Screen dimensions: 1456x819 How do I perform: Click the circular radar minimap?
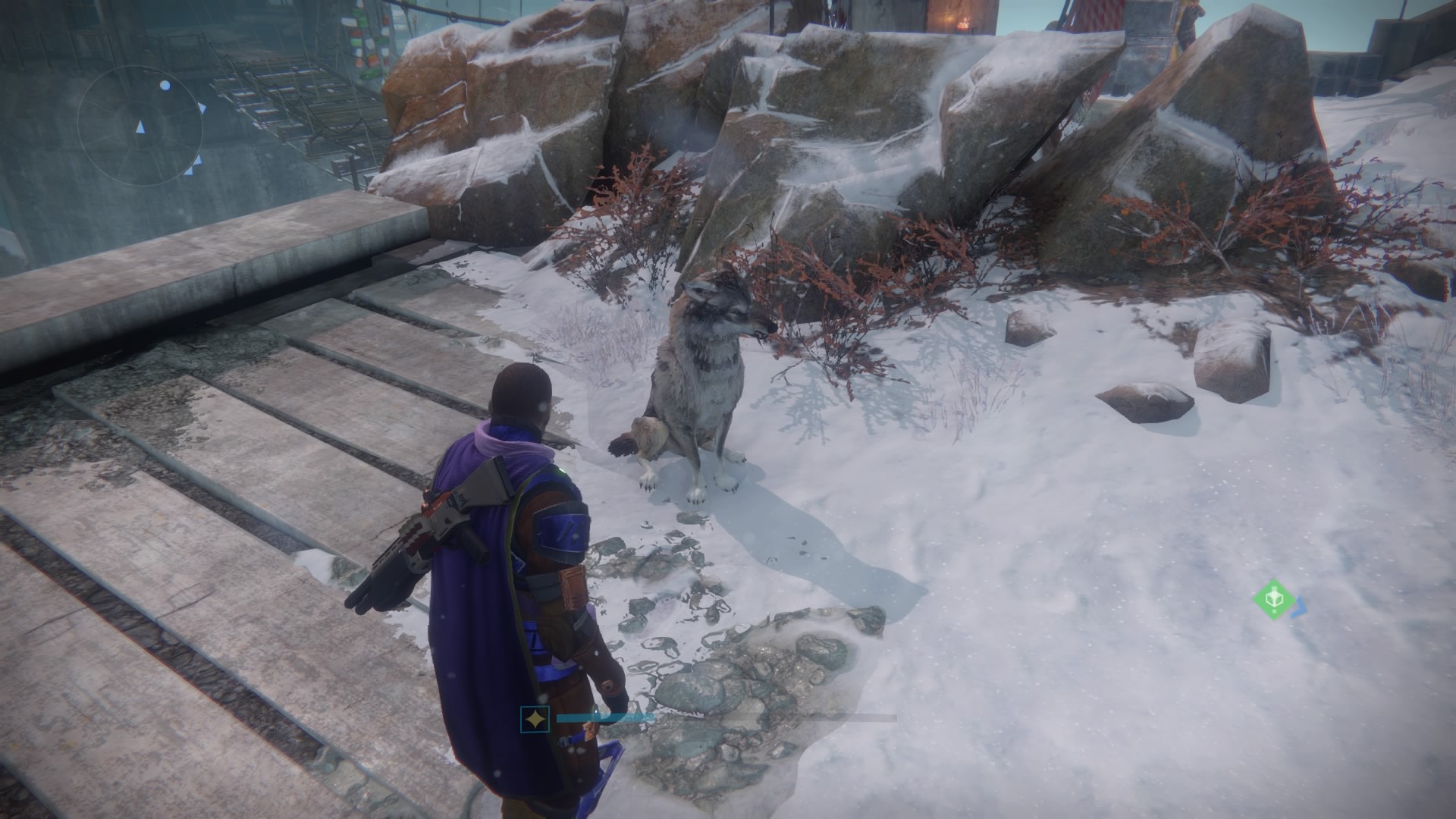tap(140, 126)
